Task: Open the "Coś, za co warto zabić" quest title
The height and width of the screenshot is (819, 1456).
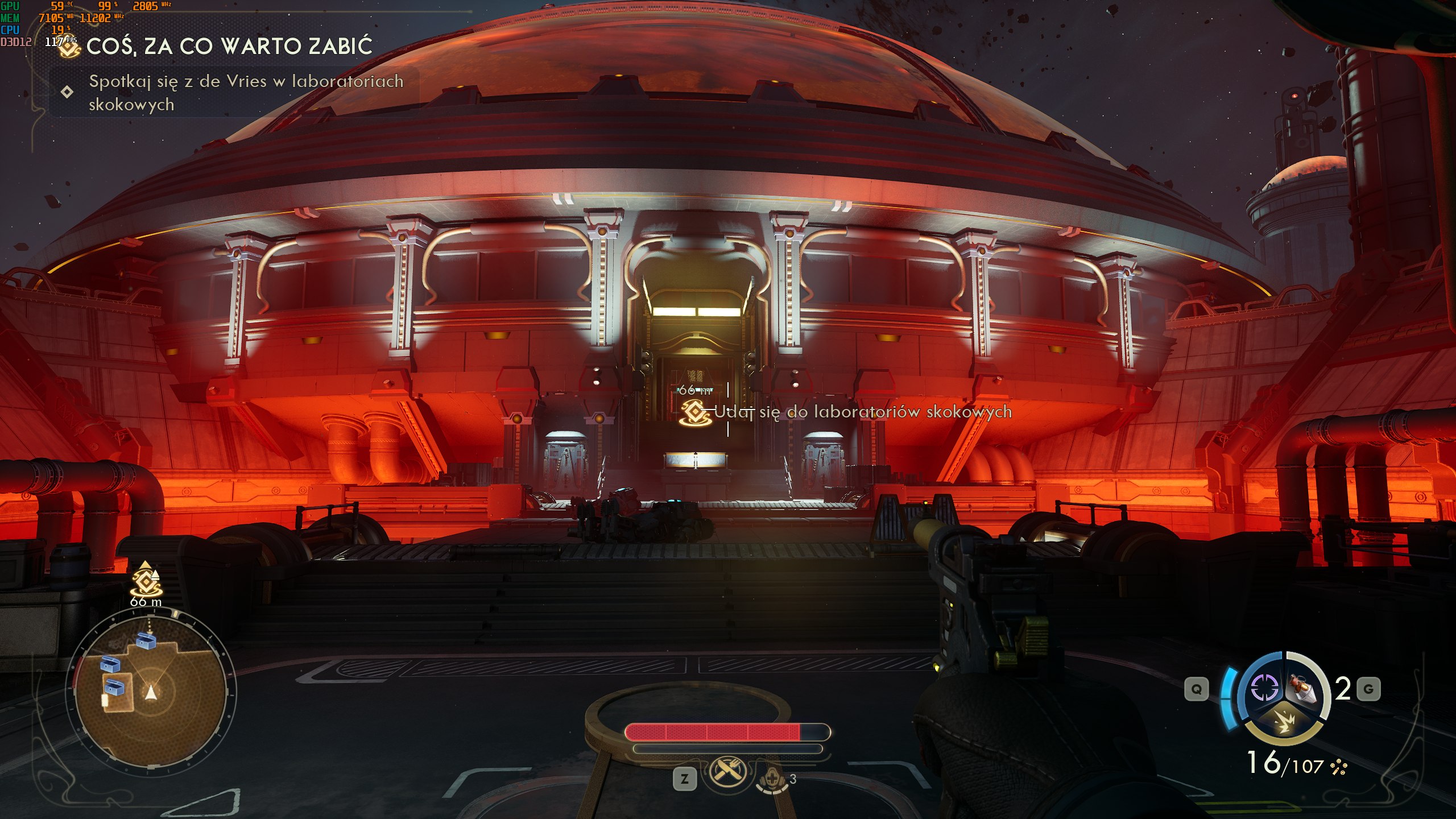Action: (229, 47)
